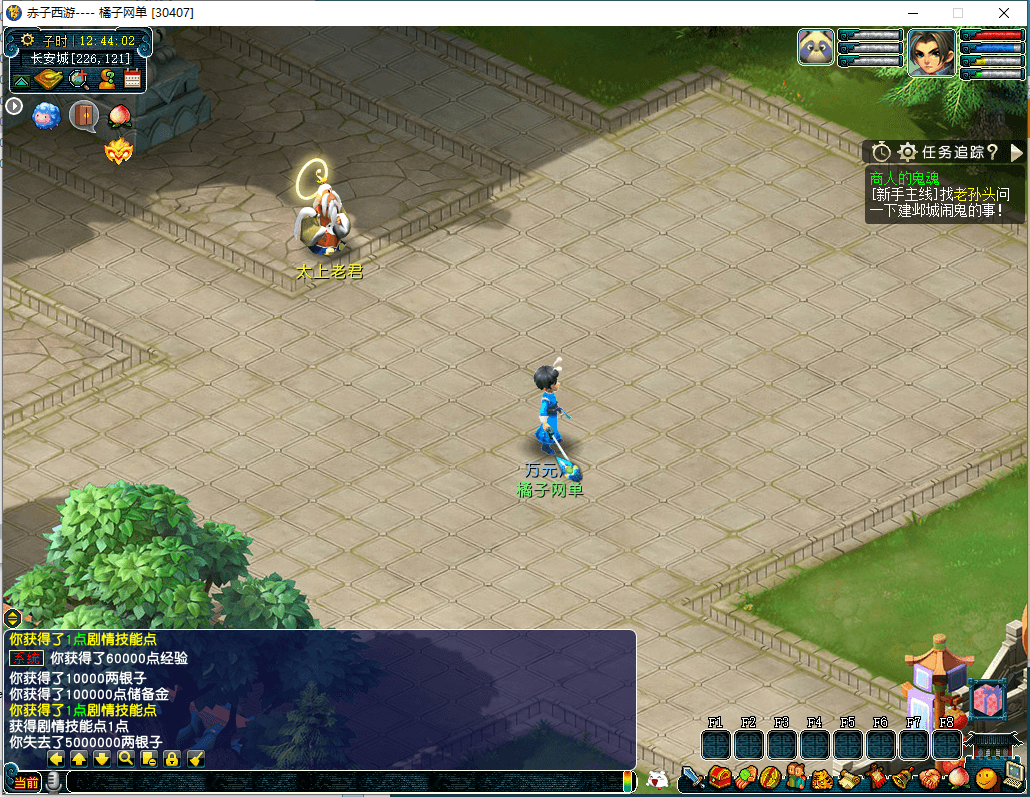Open the computer system settings icon

coord(1014,775)
